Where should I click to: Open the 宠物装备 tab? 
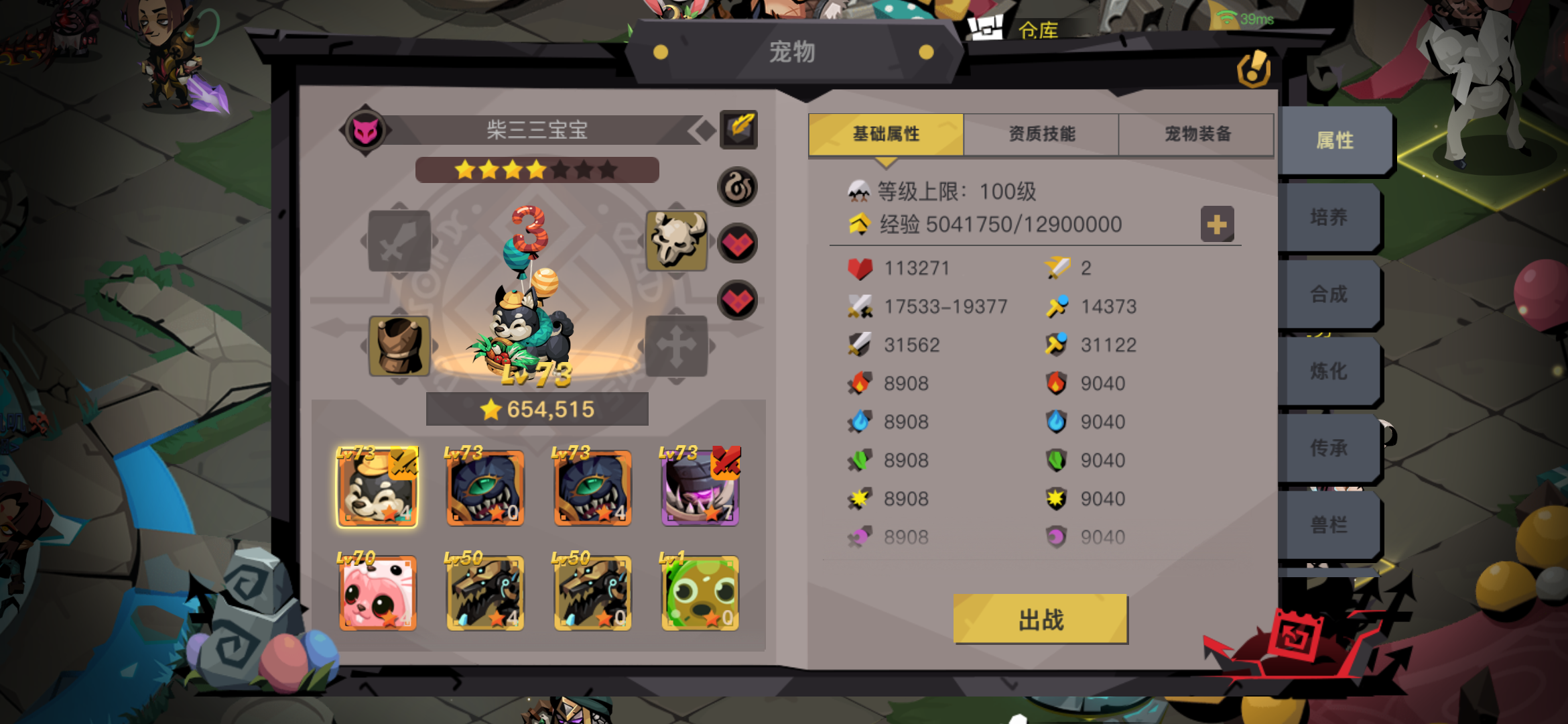coord(1197,133)
